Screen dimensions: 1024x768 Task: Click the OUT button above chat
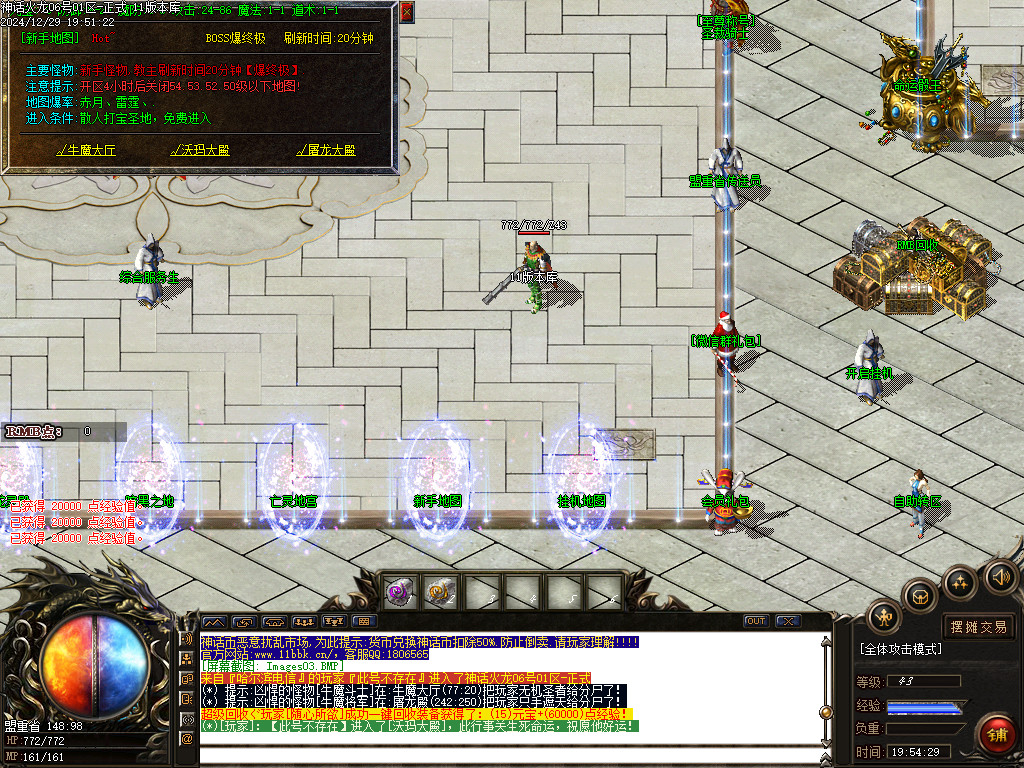tap(756, 621)
